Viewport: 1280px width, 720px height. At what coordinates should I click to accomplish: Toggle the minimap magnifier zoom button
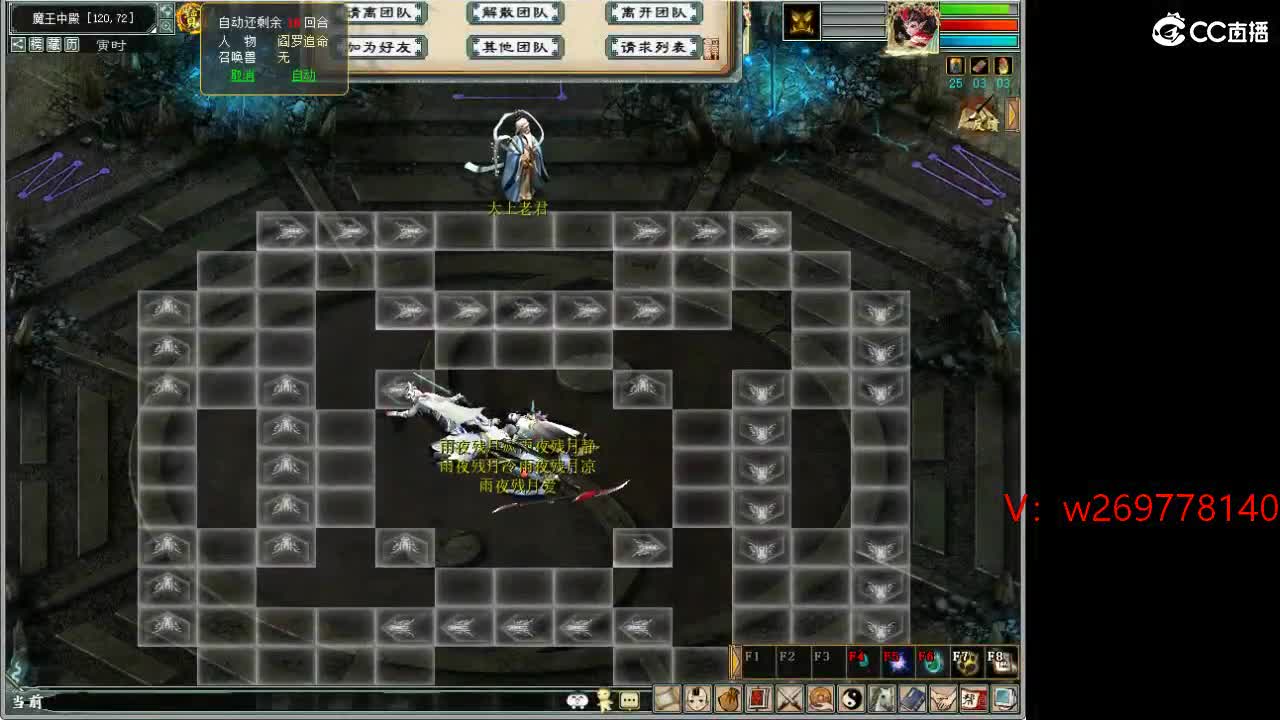167,26
